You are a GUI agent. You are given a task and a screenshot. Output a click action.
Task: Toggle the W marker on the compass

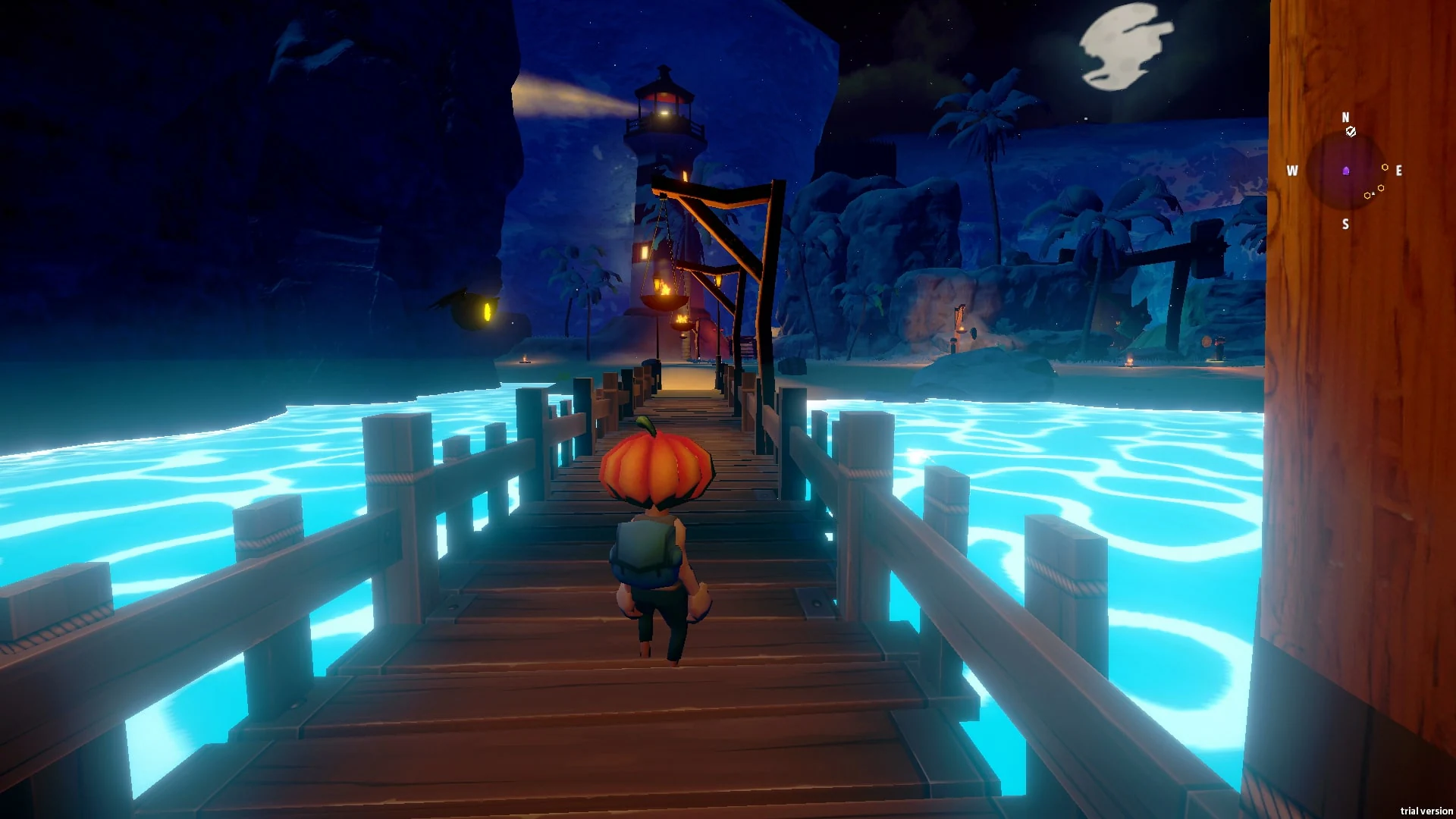pos(1291,171)
